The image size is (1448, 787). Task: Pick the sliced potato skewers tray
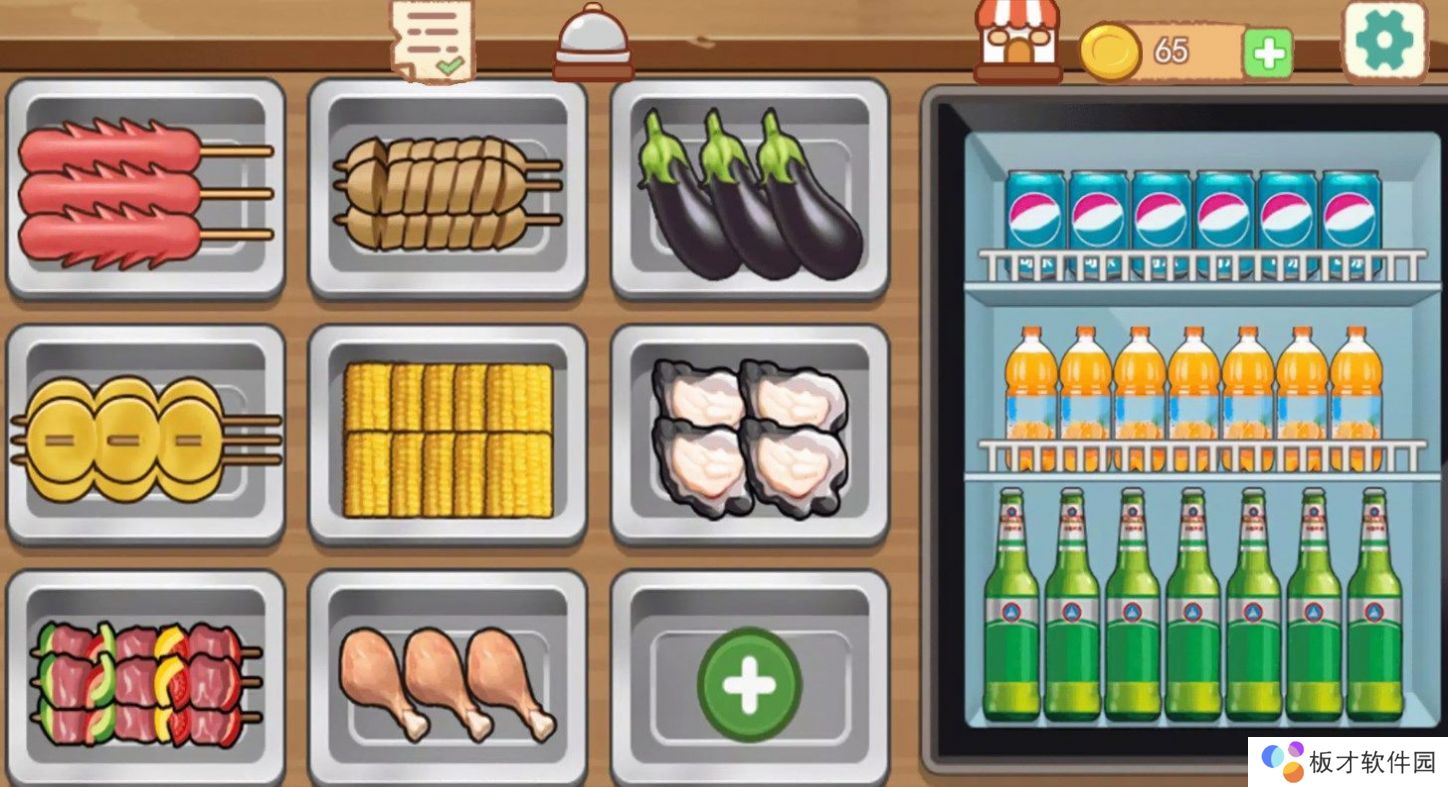(x=447, y=190)
